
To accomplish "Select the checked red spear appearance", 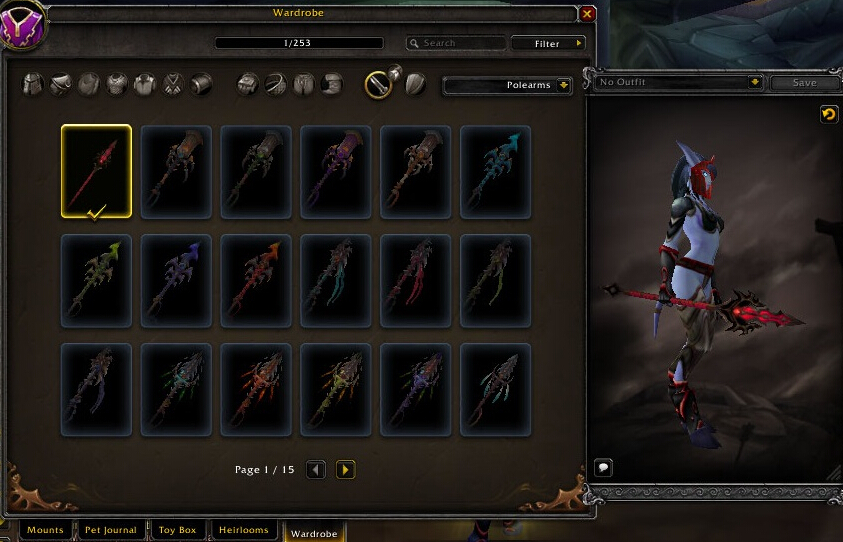I will click(96, 171).
